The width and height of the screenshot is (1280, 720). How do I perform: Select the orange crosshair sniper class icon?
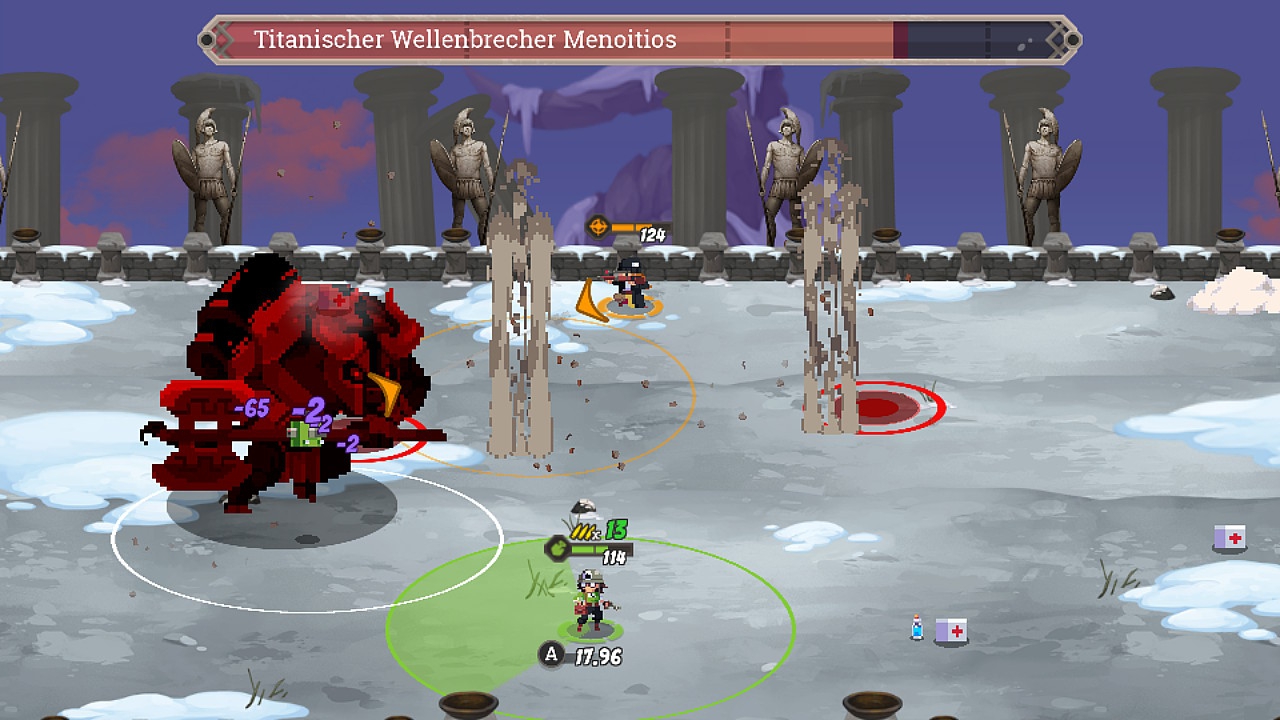coord(598,226)
